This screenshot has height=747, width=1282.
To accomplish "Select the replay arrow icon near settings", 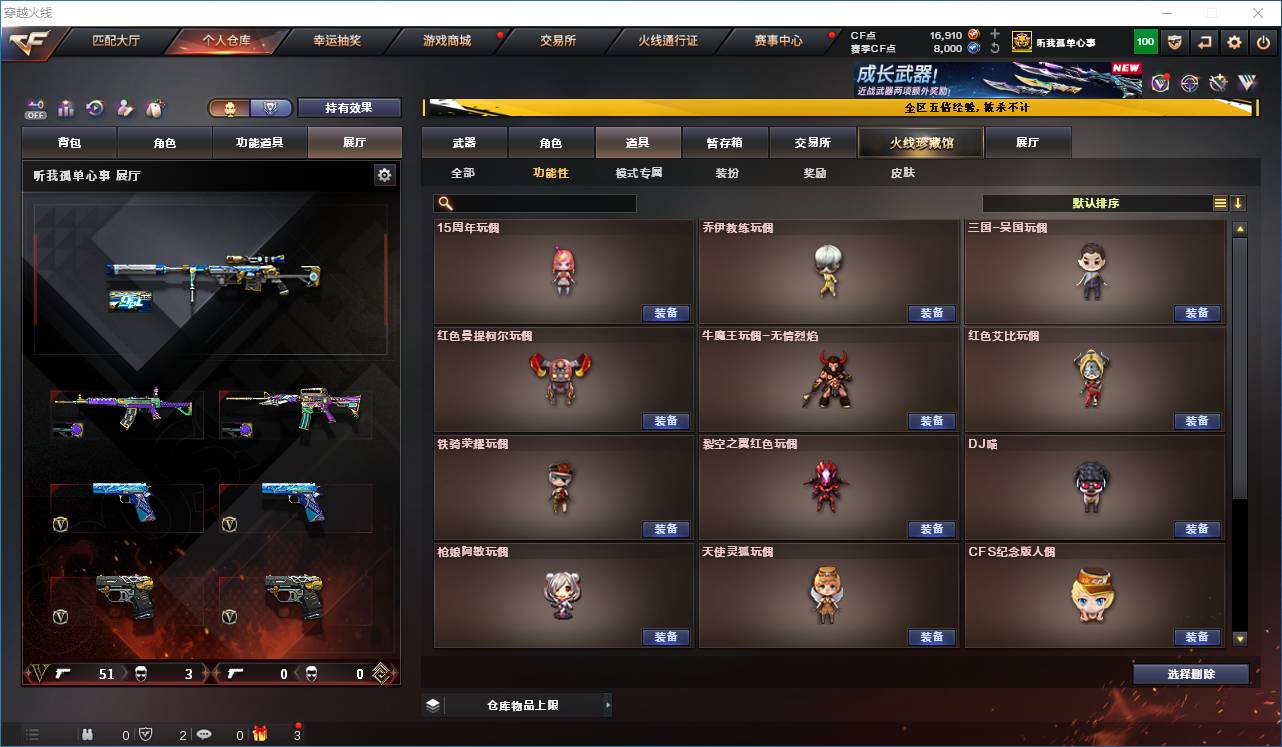I will tap(1203, 41).
